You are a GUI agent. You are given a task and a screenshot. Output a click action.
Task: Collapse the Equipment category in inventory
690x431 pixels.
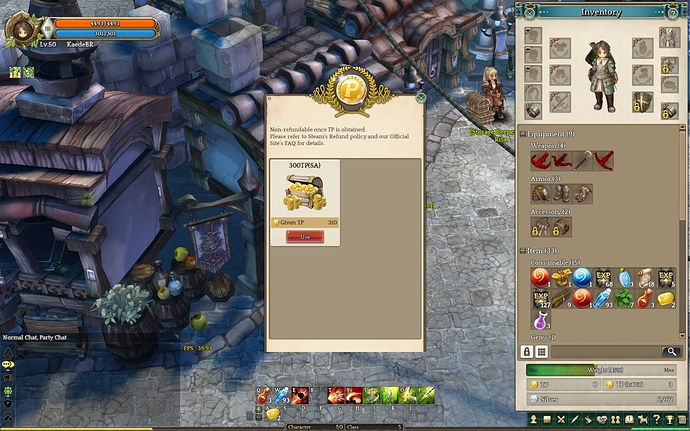525,133
